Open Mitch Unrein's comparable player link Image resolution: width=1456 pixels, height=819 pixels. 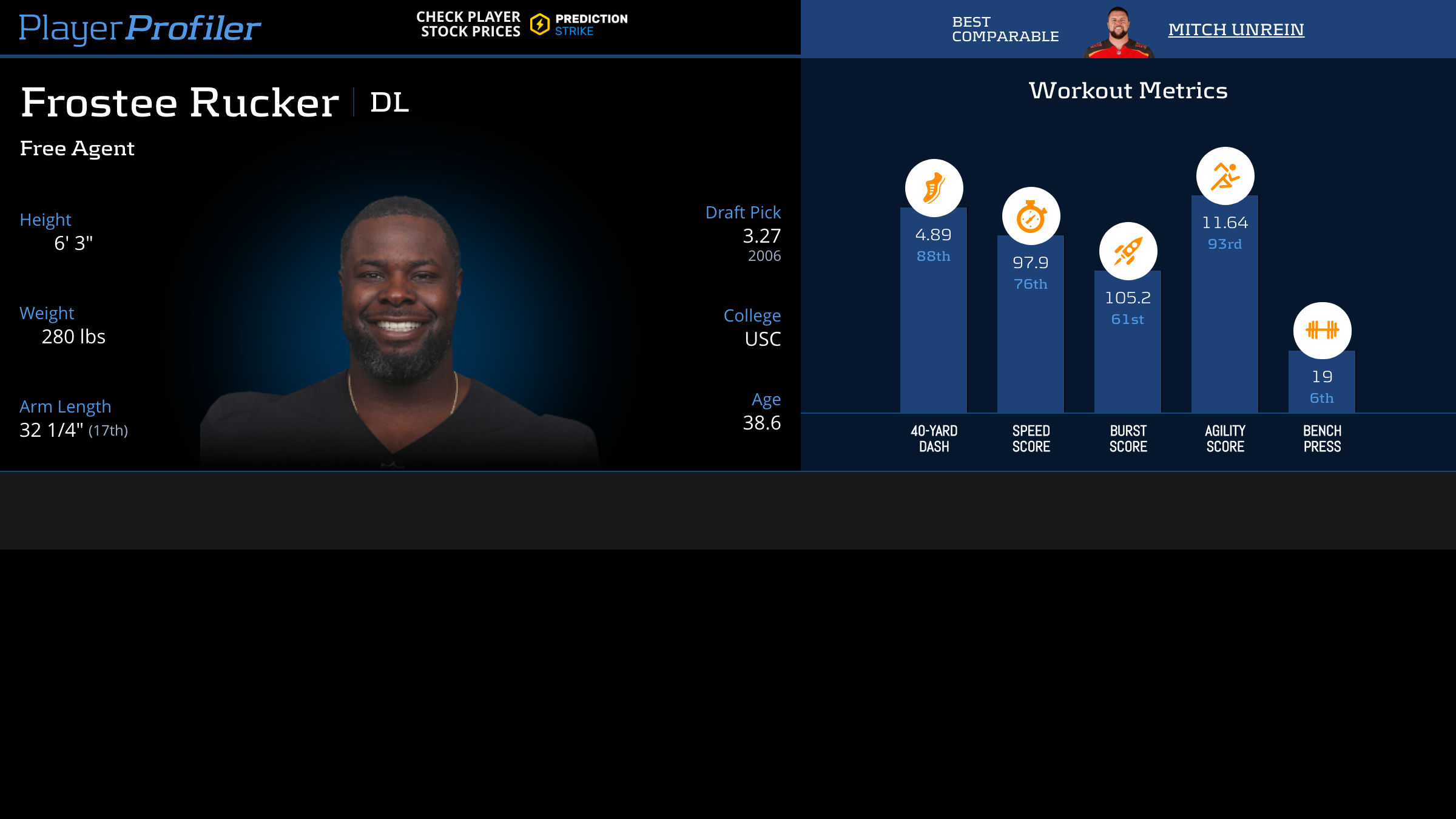point(1236,29)
